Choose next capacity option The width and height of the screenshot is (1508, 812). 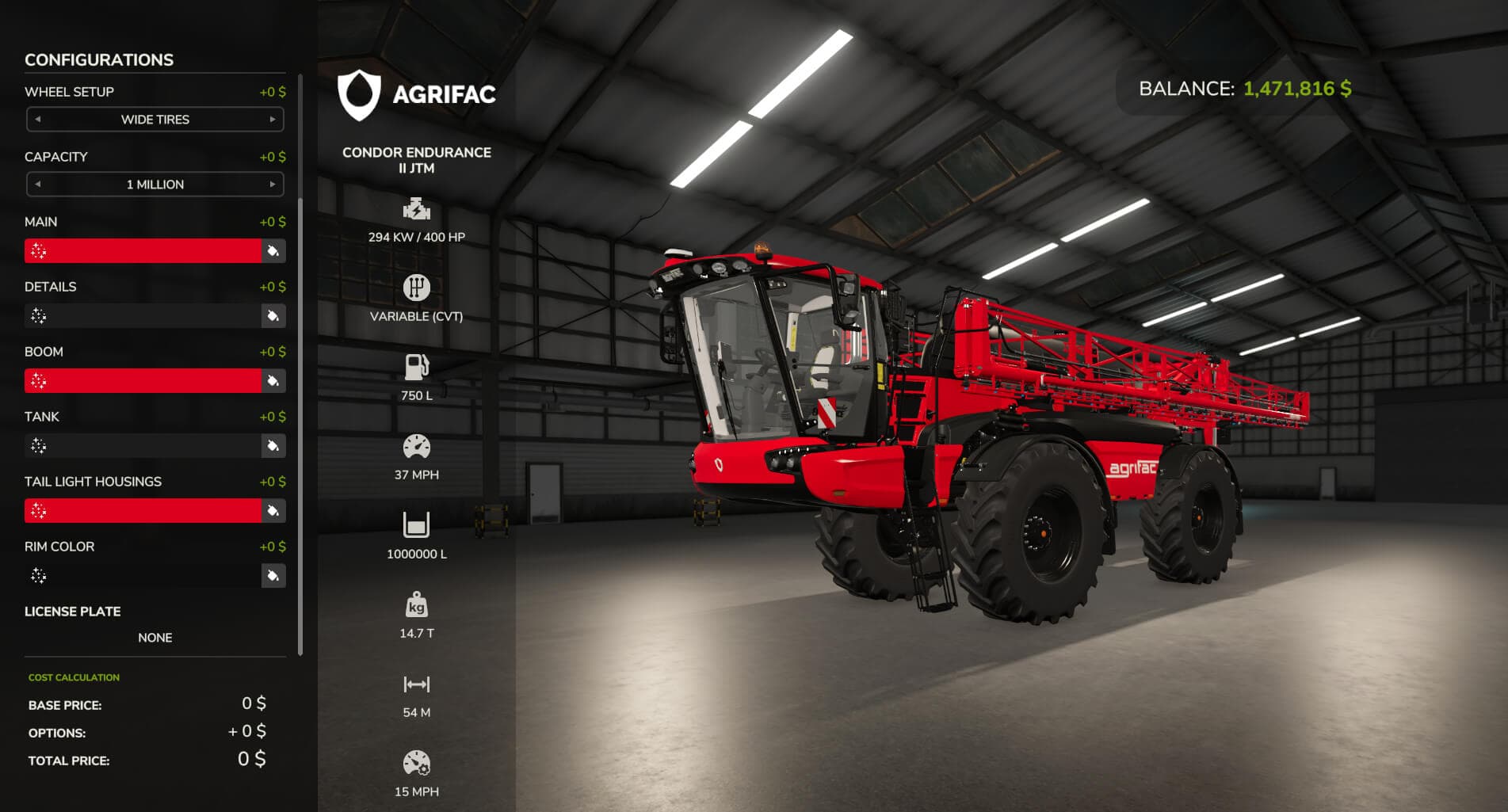273,185
